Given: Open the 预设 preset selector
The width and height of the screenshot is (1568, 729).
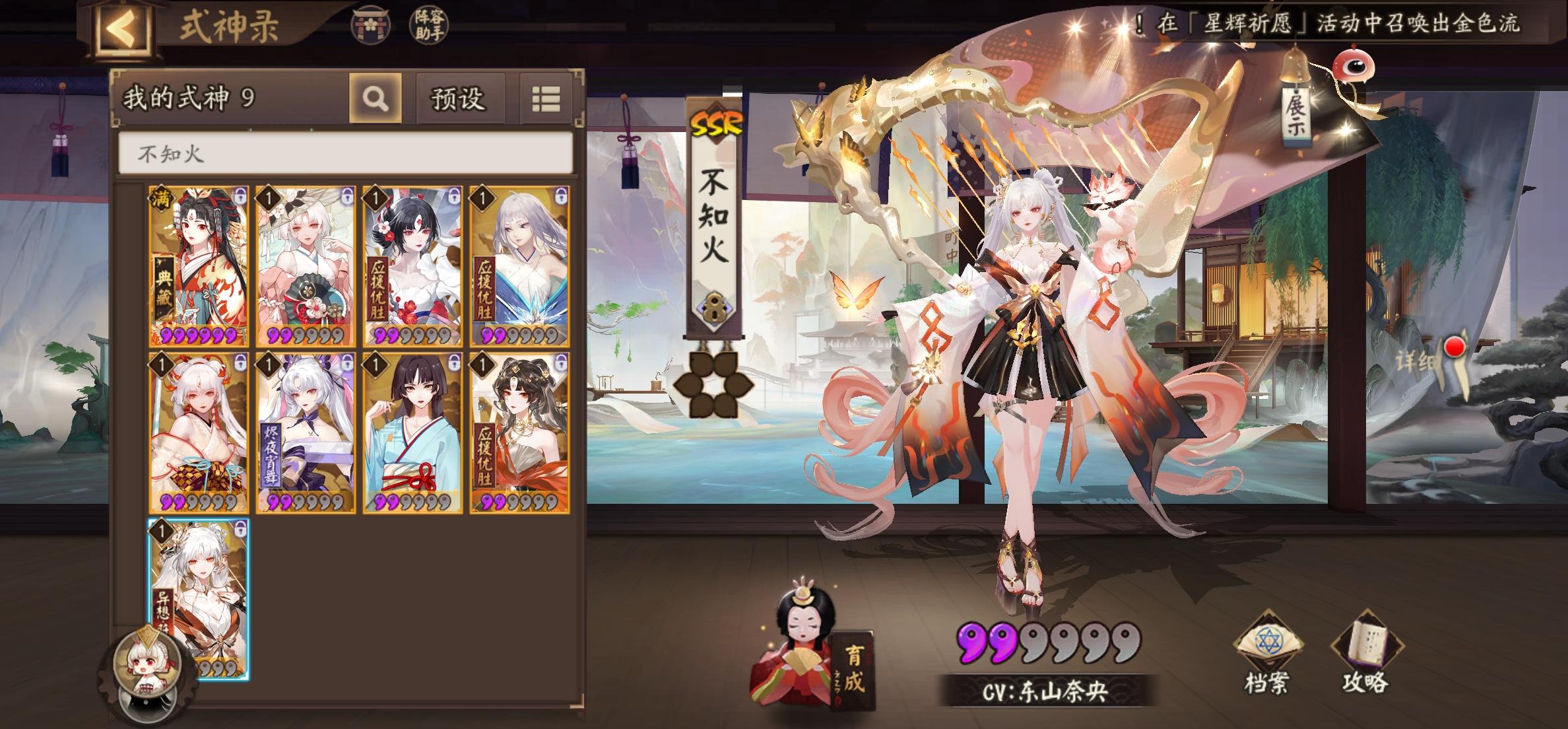Looking at the screenshot, I should (x=457, y=99).
